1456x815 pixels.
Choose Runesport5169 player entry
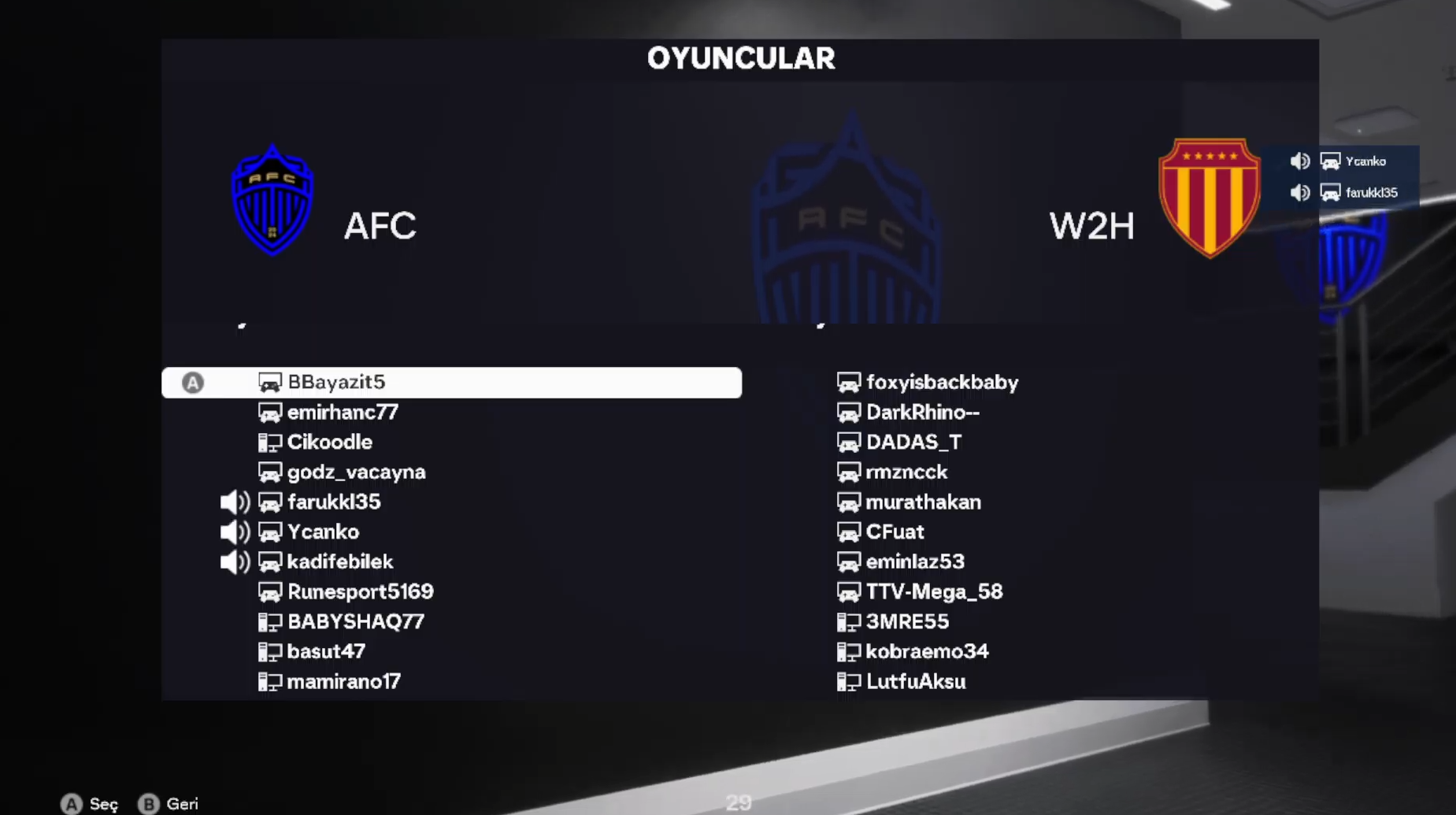point(360,592)
